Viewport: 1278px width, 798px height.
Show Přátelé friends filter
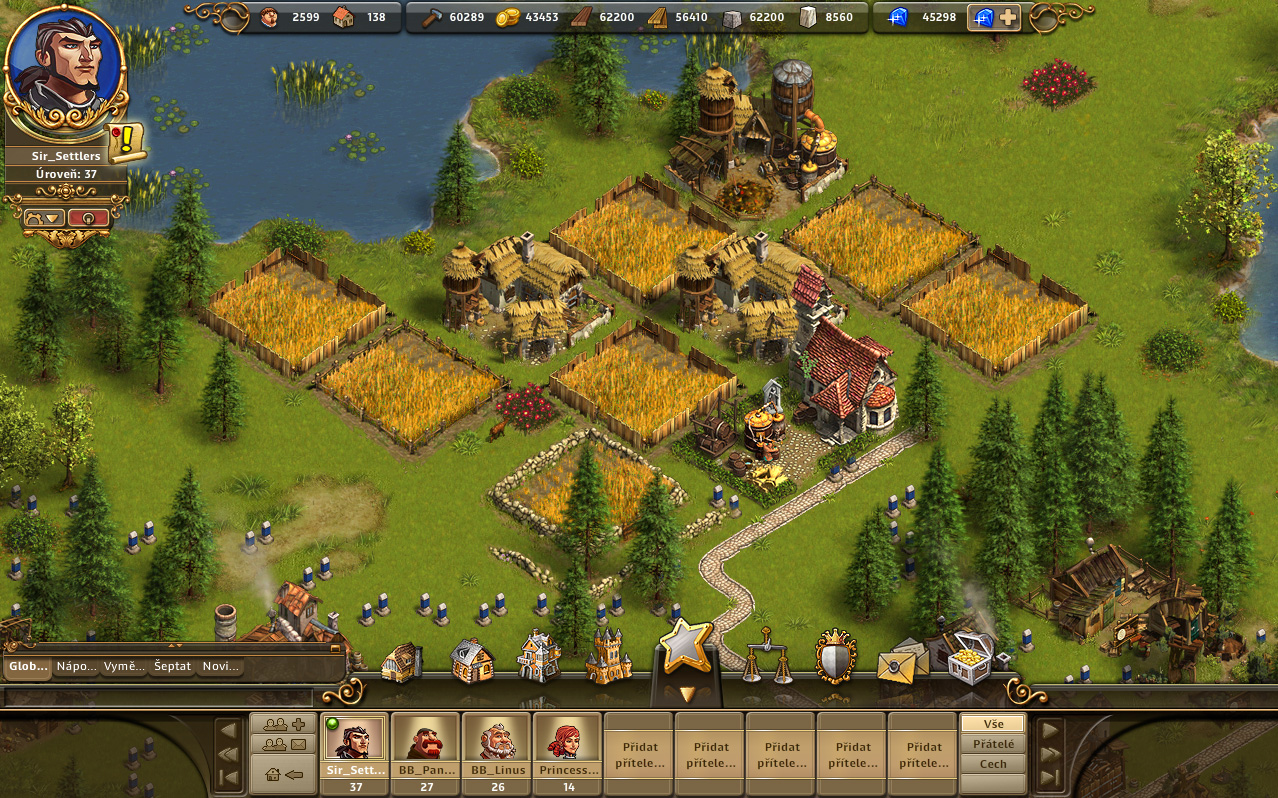click(993, 744)
